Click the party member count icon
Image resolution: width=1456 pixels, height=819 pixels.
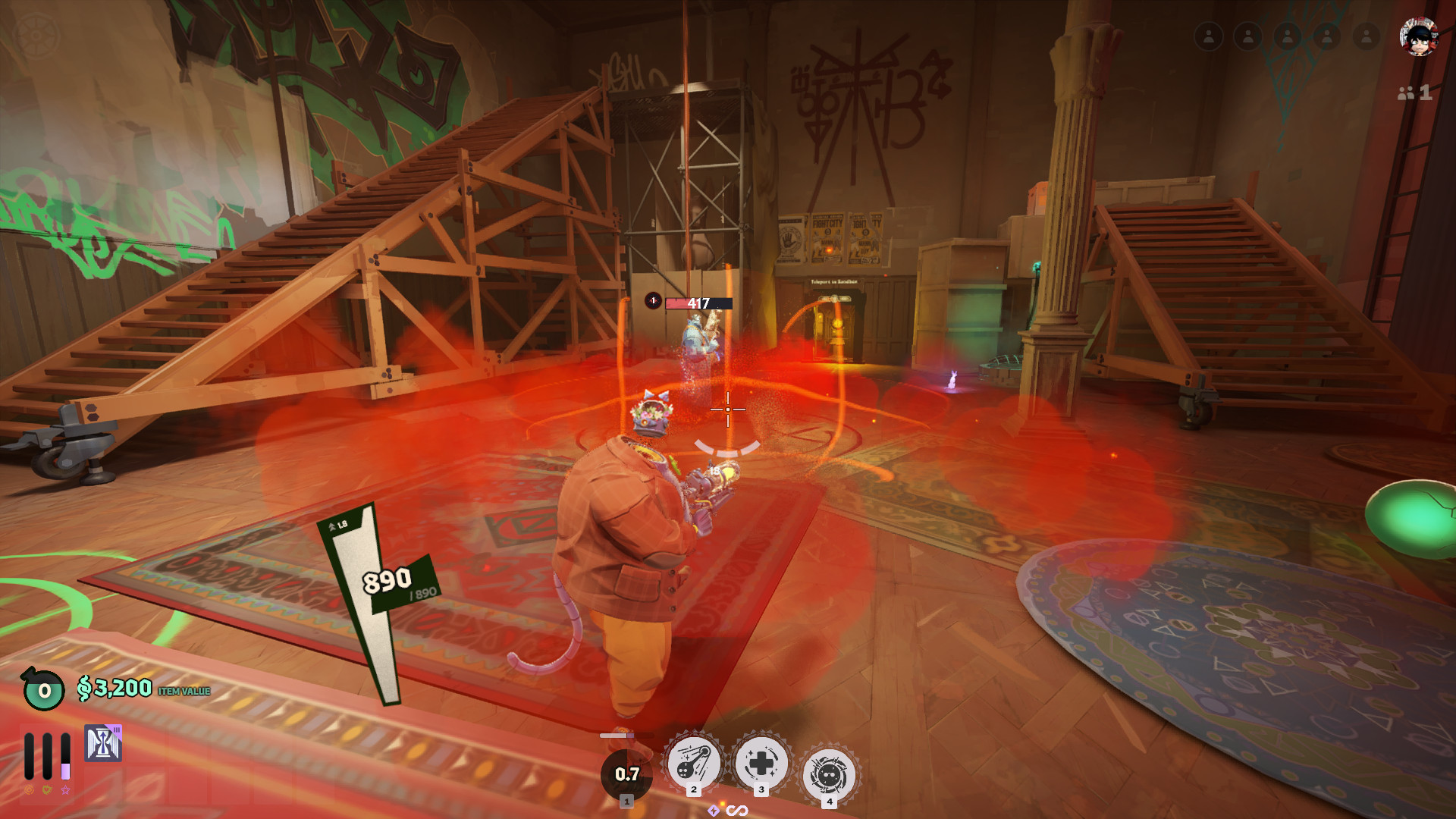click(x=1414, y=93)
